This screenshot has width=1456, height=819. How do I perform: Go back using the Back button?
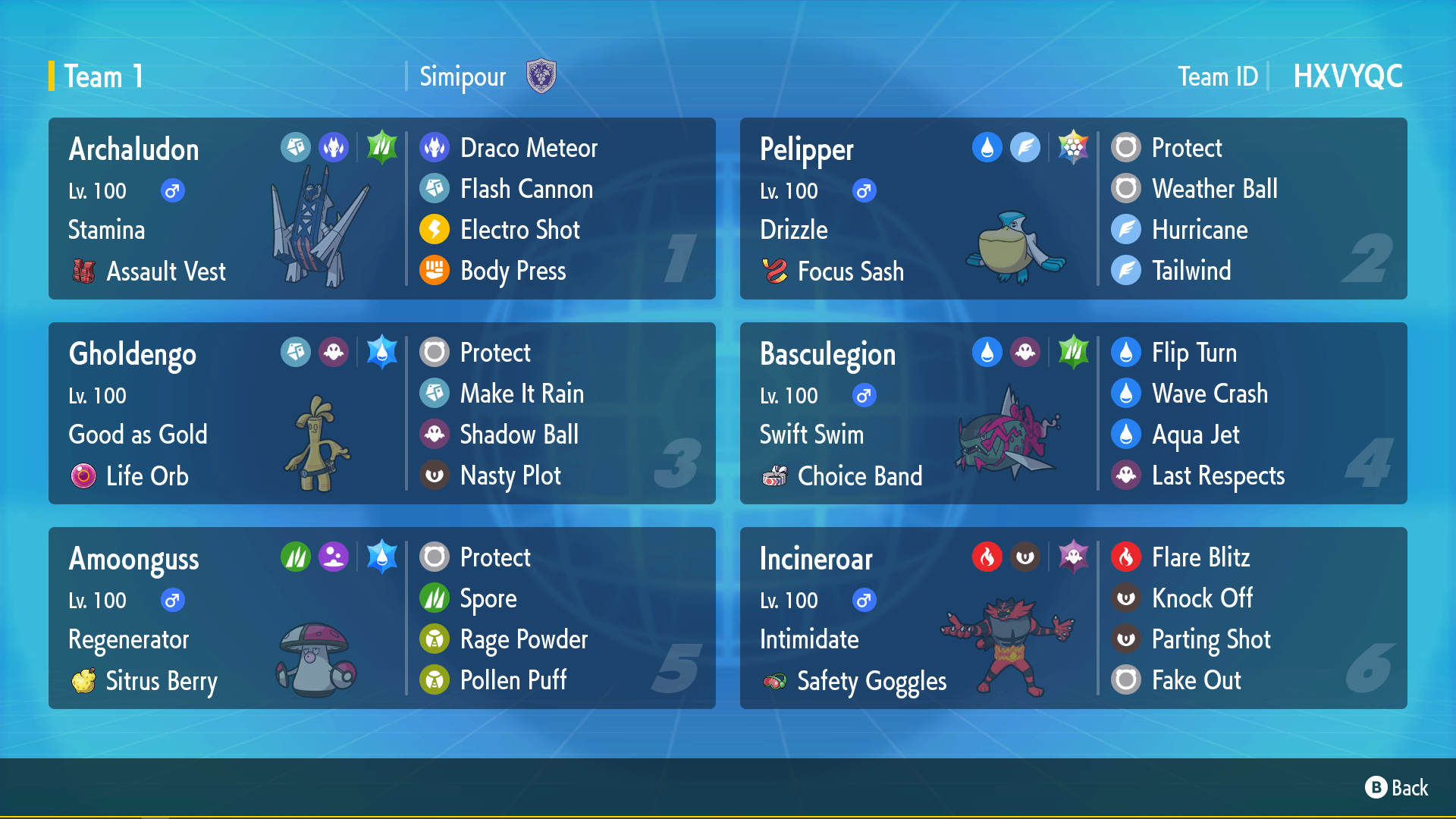click(x=1397, y=788)
